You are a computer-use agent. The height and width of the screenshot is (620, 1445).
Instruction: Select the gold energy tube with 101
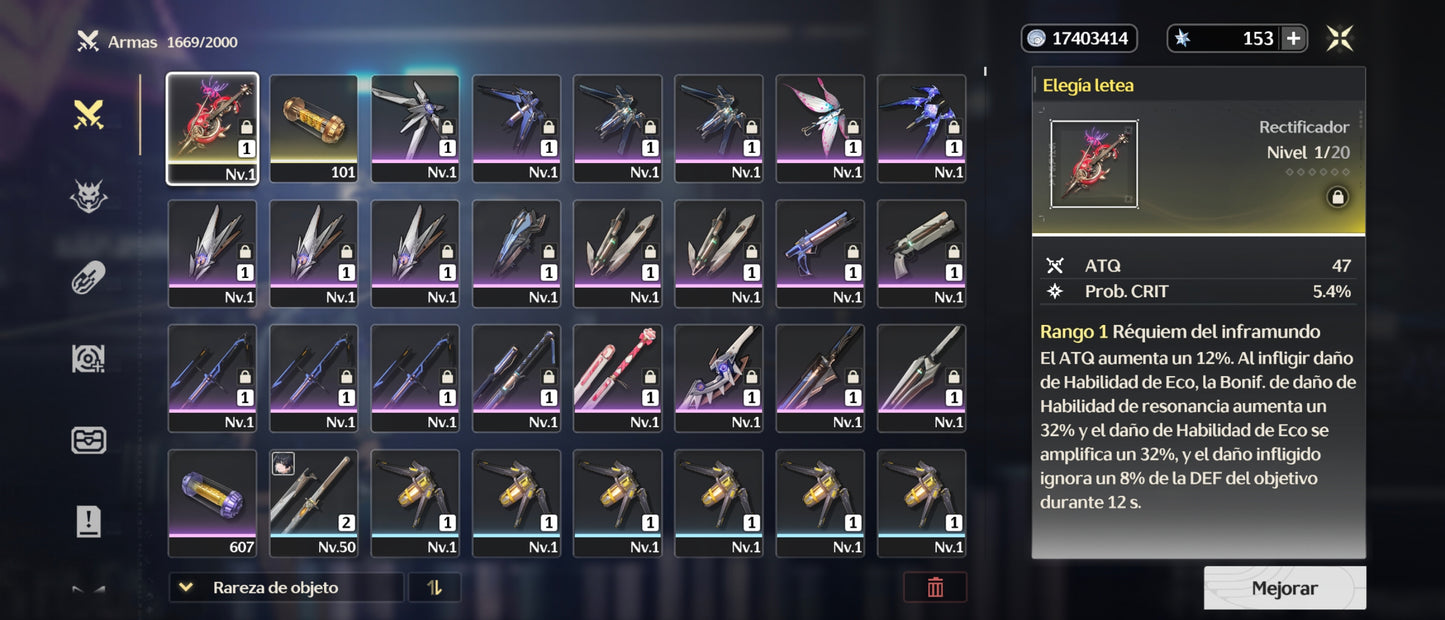coord(313,128)
